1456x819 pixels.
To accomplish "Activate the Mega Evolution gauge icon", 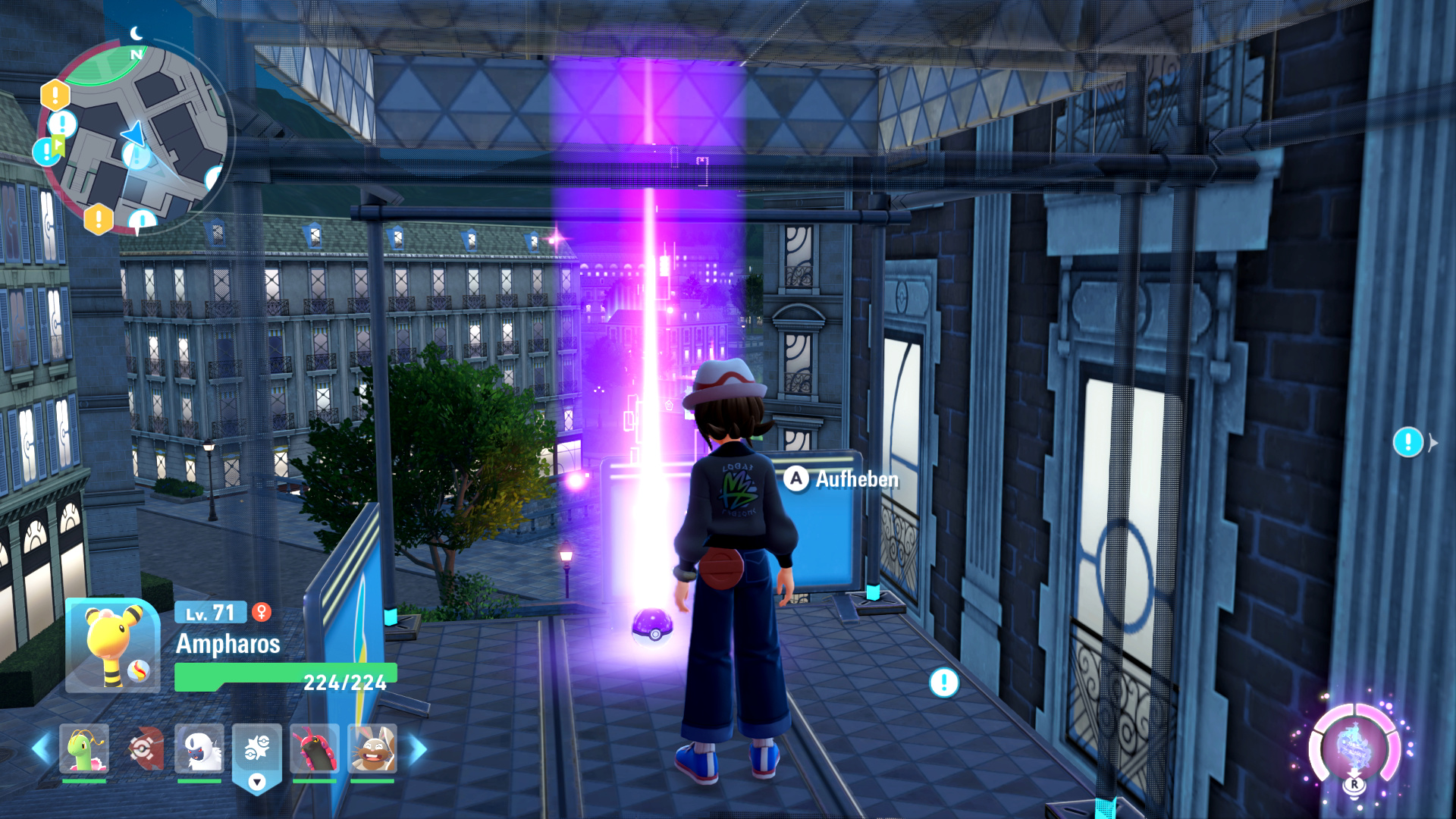I will [x=1354, y=748].
